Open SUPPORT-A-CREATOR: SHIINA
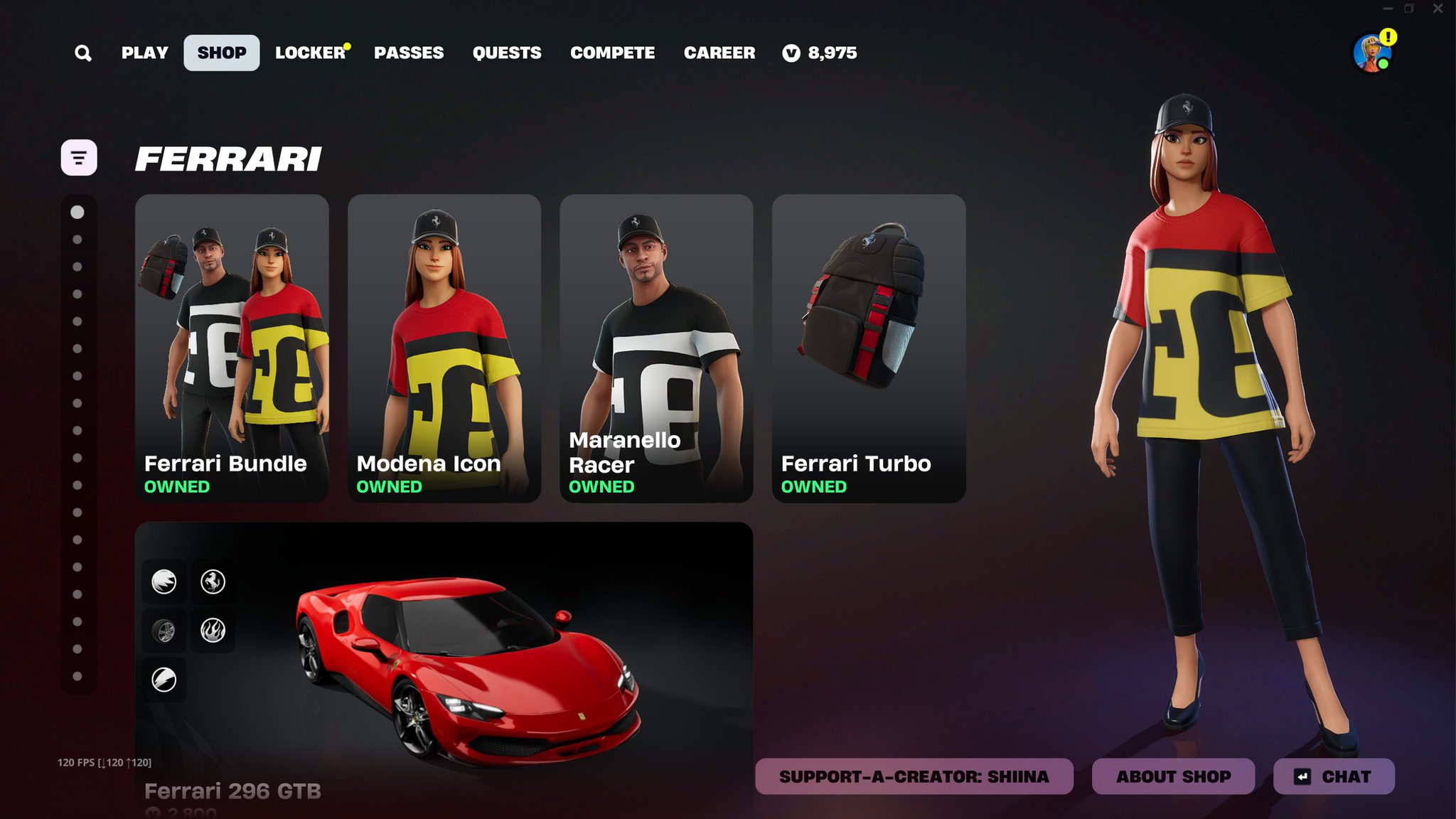1456x819 pixels. coord(914,776)
